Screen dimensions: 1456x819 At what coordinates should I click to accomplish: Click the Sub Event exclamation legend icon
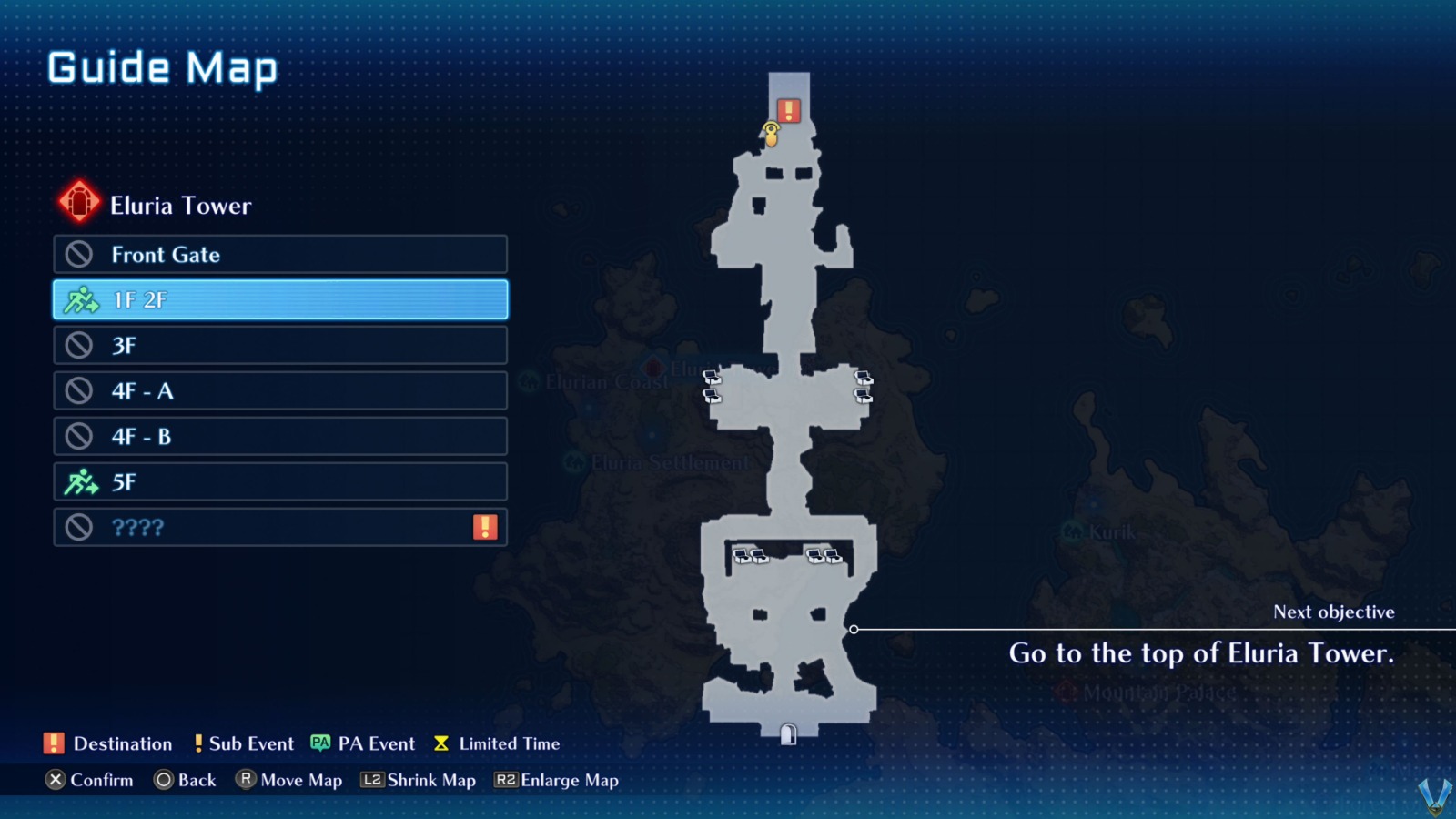tap(198, 743)
